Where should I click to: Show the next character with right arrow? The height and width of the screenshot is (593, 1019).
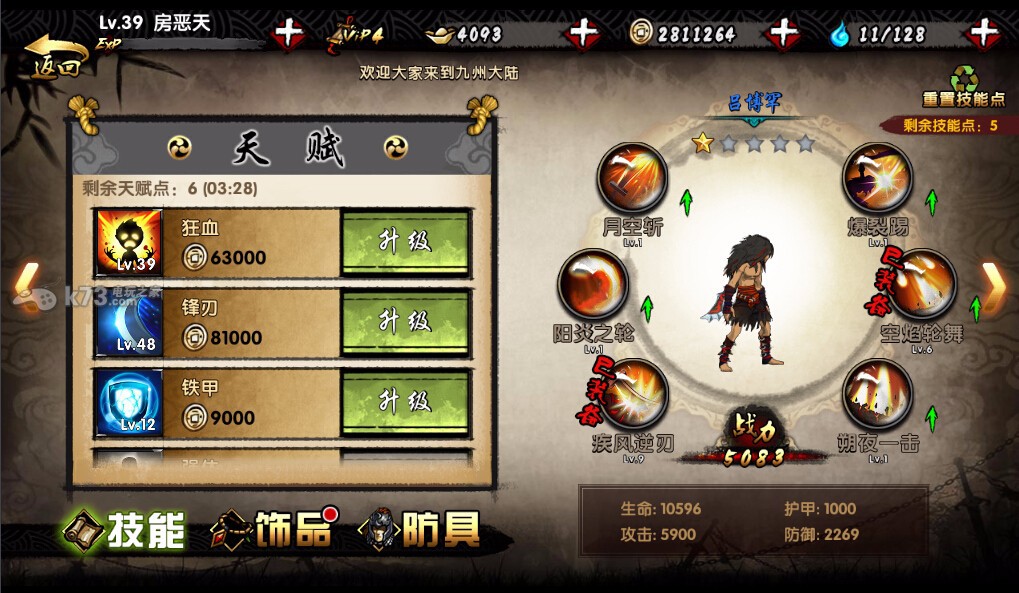click(993, 284)
